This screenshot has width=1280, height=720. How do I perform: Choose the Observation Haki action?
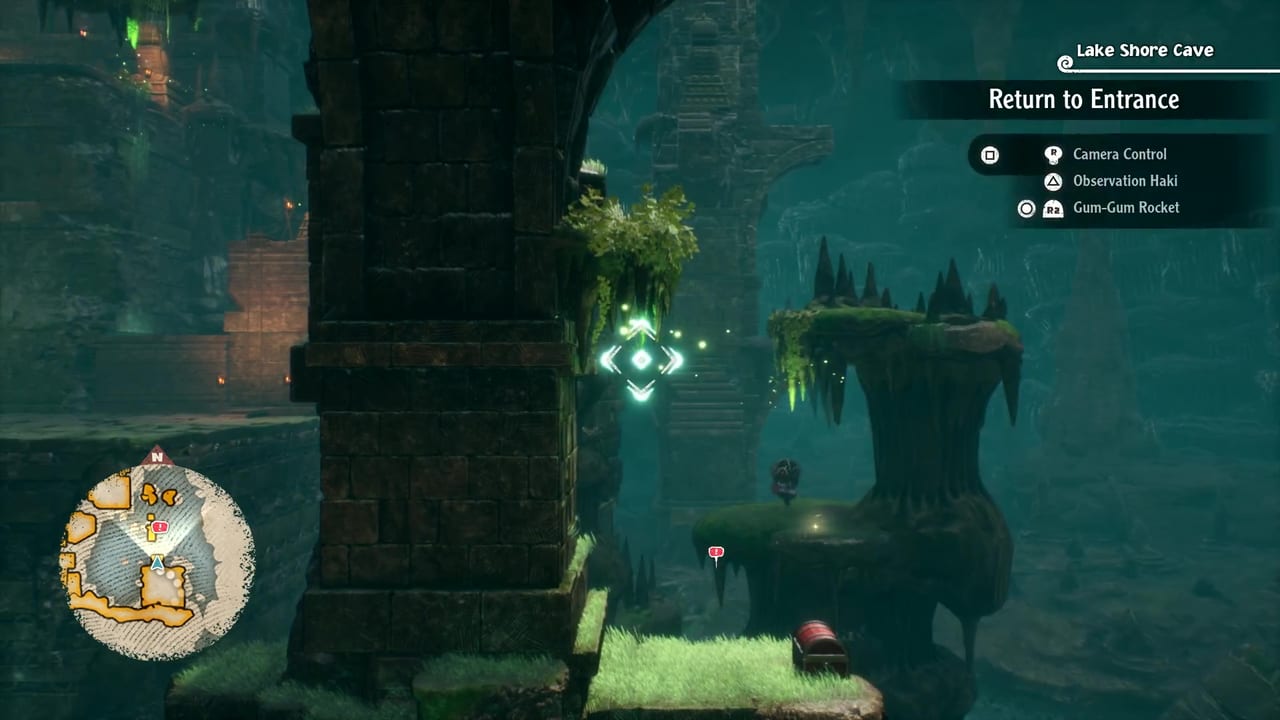[1124, 181]
